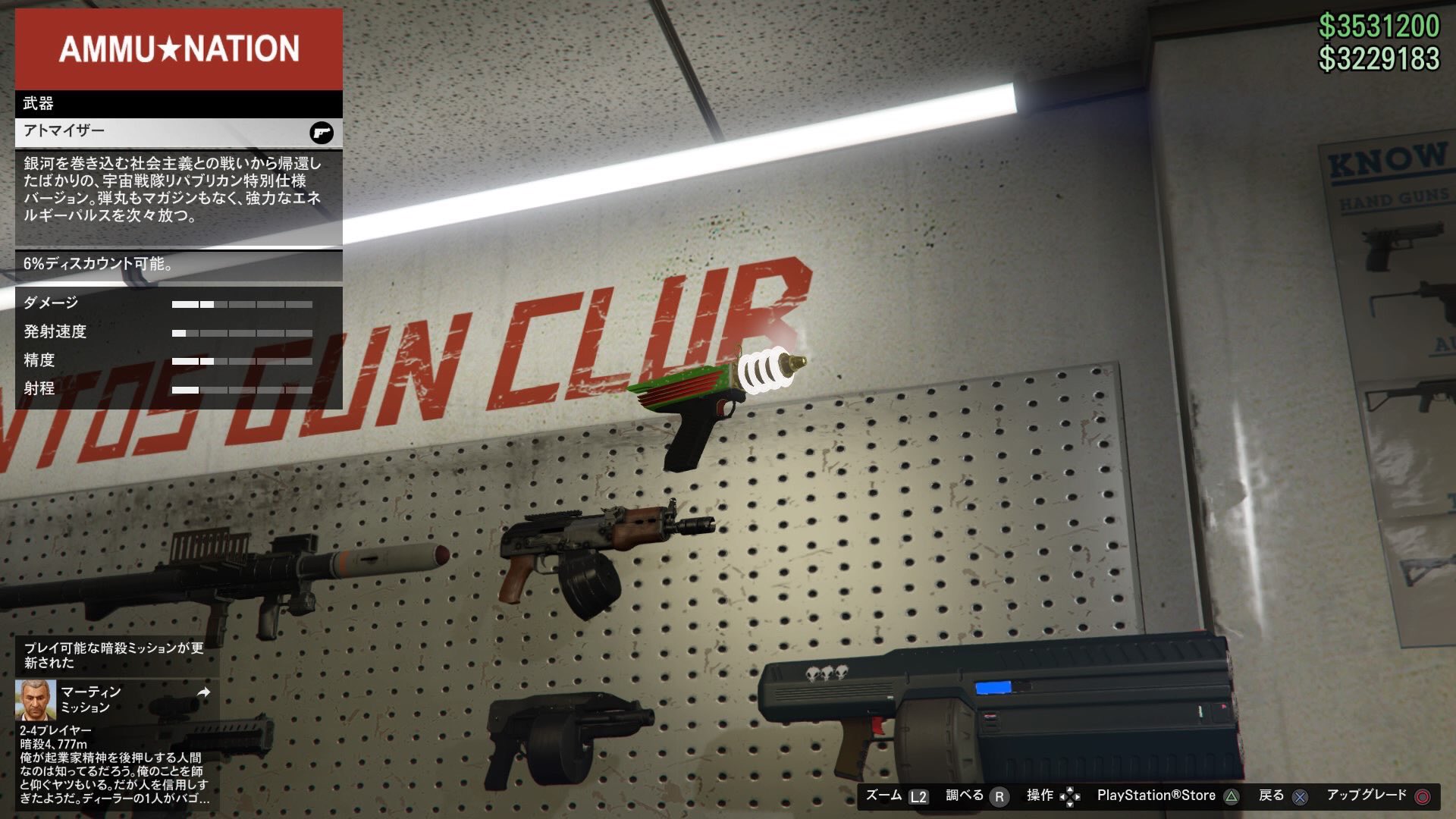Click the share arrow on Martin's mission card
This screenshot has height=819, width=1456.
[203, 692]
